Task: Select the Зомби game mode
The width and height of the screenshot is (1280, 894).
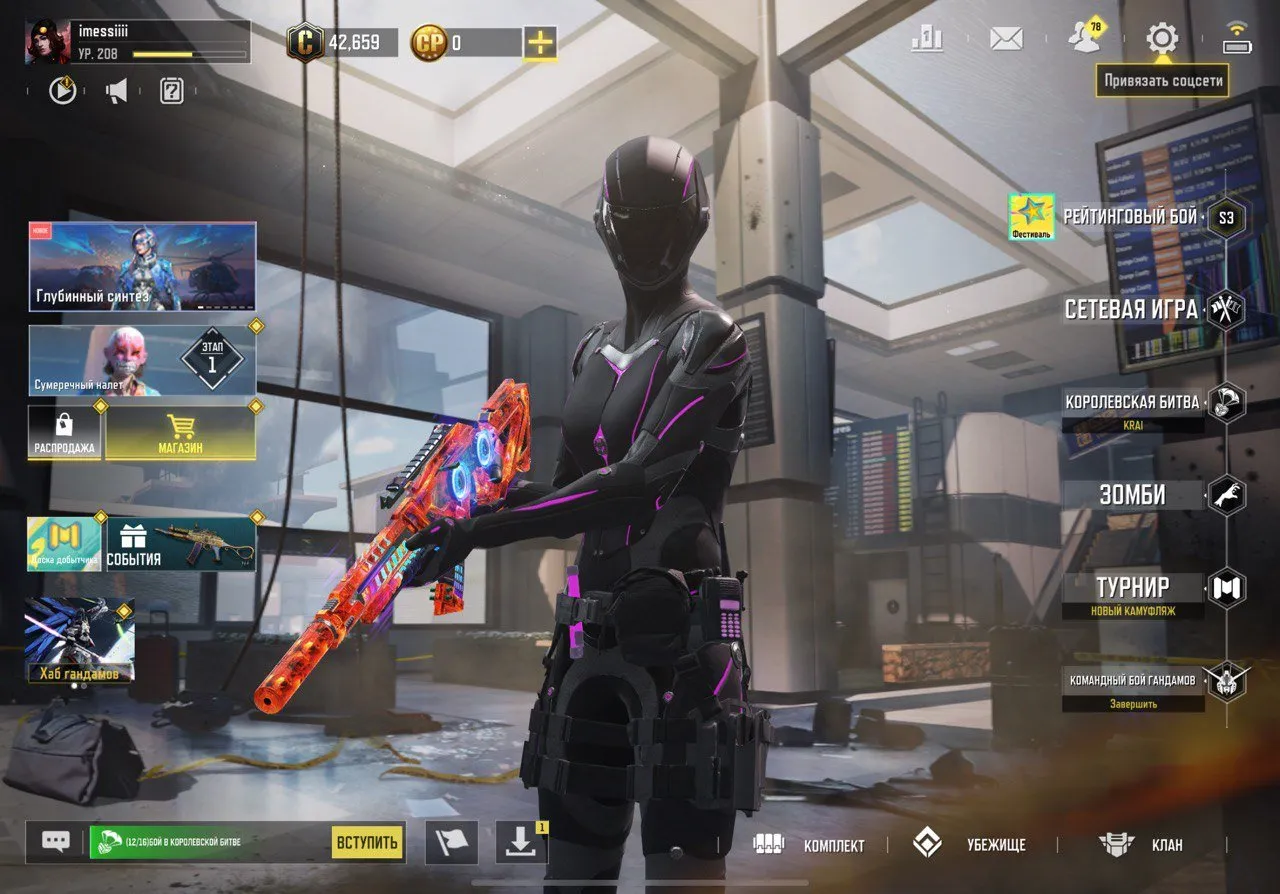Action: click(x=1132, y=493)
